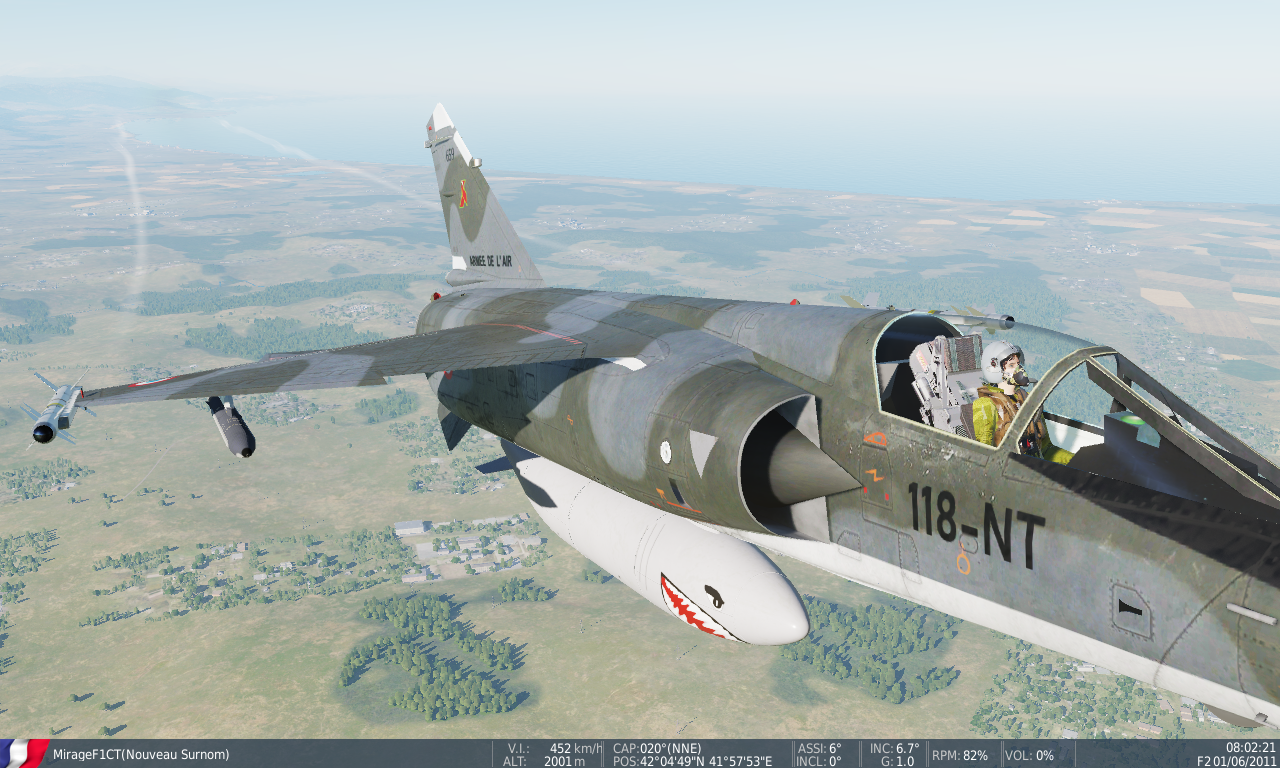
Task: Adjust the VOL volume control showing 0%
Action: [1030, 753]
